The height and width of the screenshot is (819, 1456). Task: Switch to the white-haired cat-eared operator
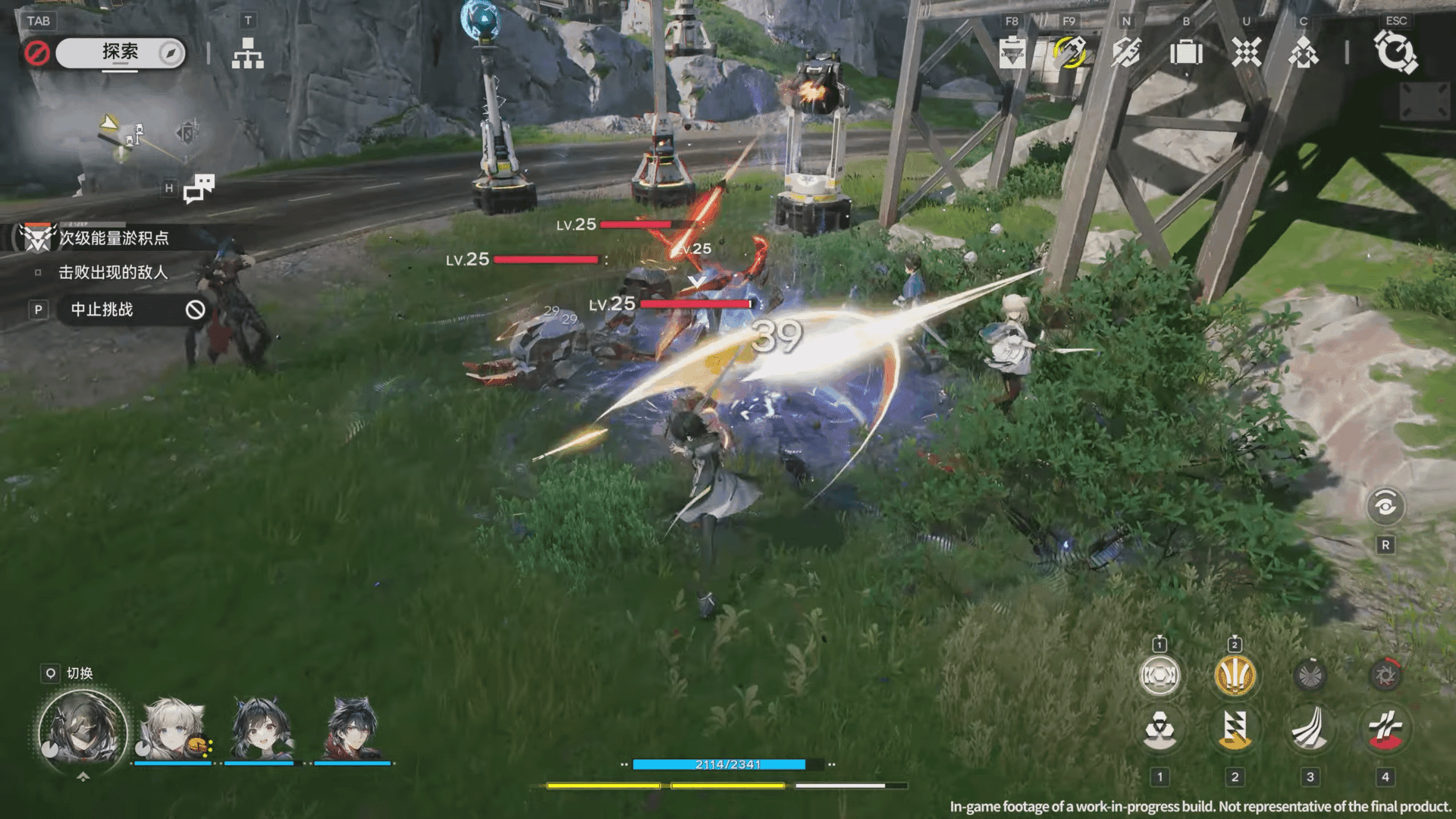(174, 729)
